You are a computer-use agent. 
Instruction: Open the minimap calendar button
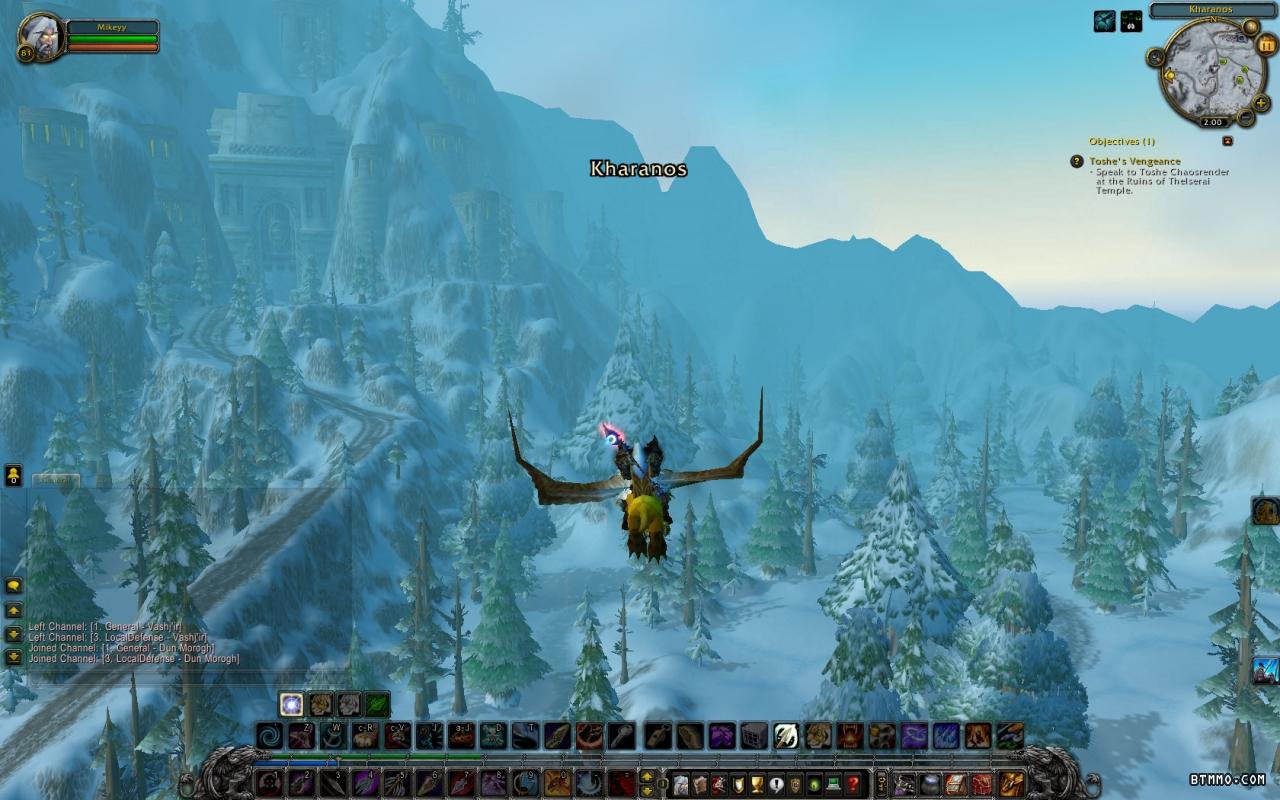coord(1267,44)
